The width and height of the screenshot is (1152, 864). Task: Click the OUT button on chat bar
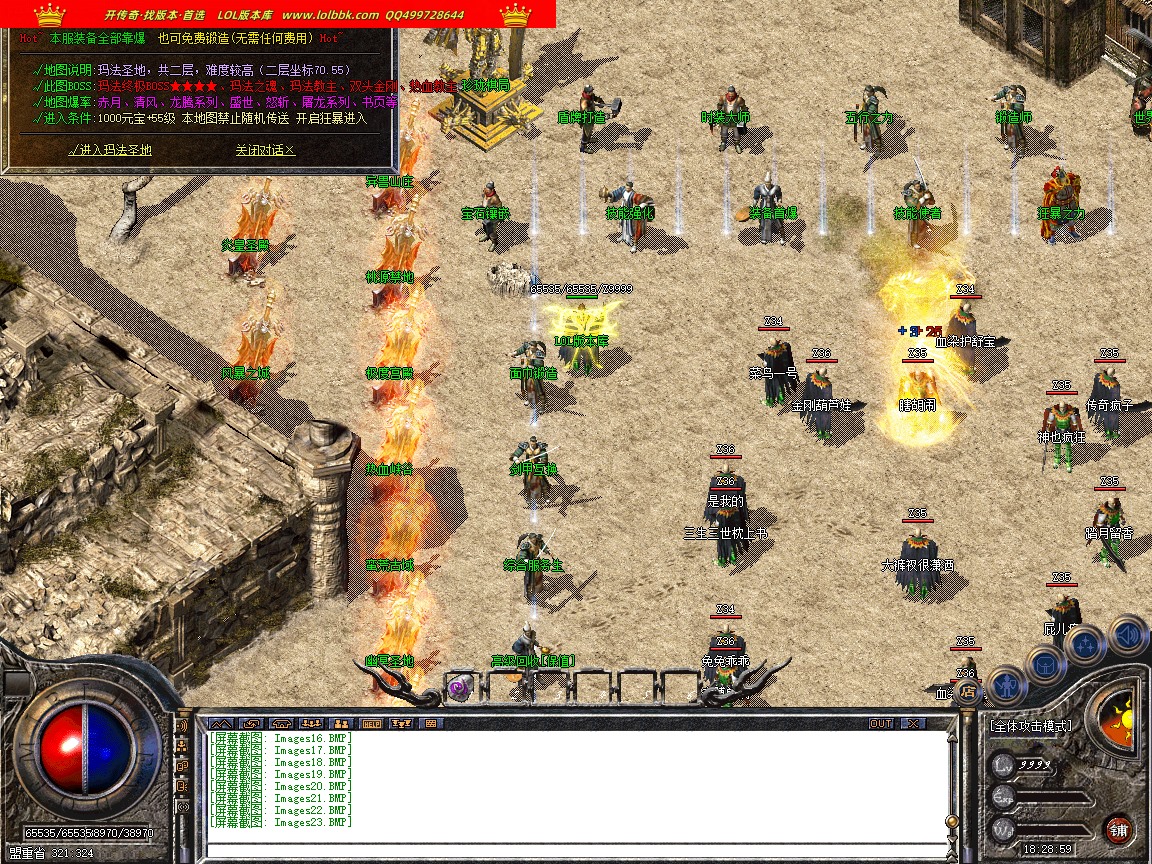880,723
